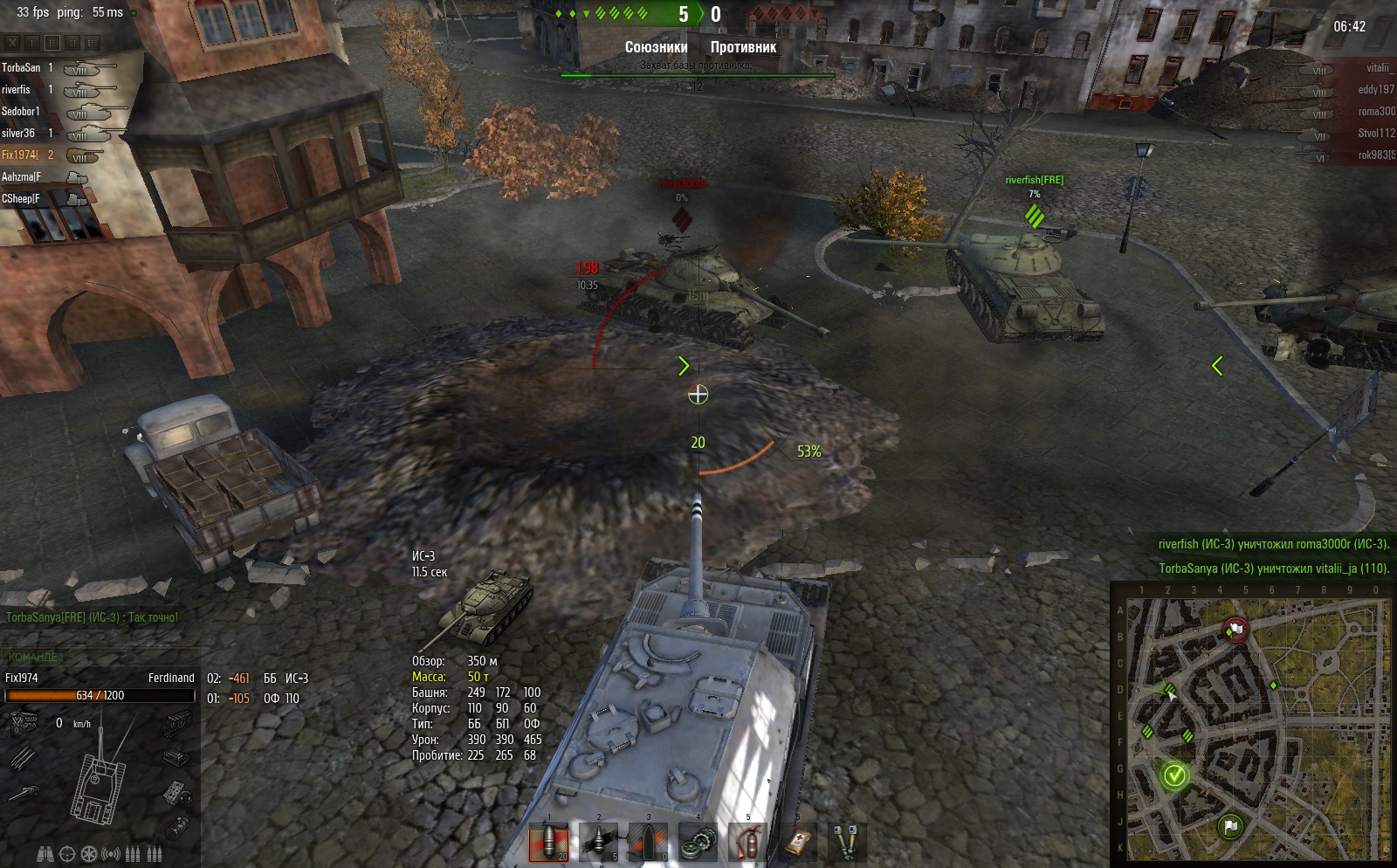The height and width of the screenshot is (868, 1397).
Task: Click the highlighted Fix1974 row in team list
Action: (21, 155)
